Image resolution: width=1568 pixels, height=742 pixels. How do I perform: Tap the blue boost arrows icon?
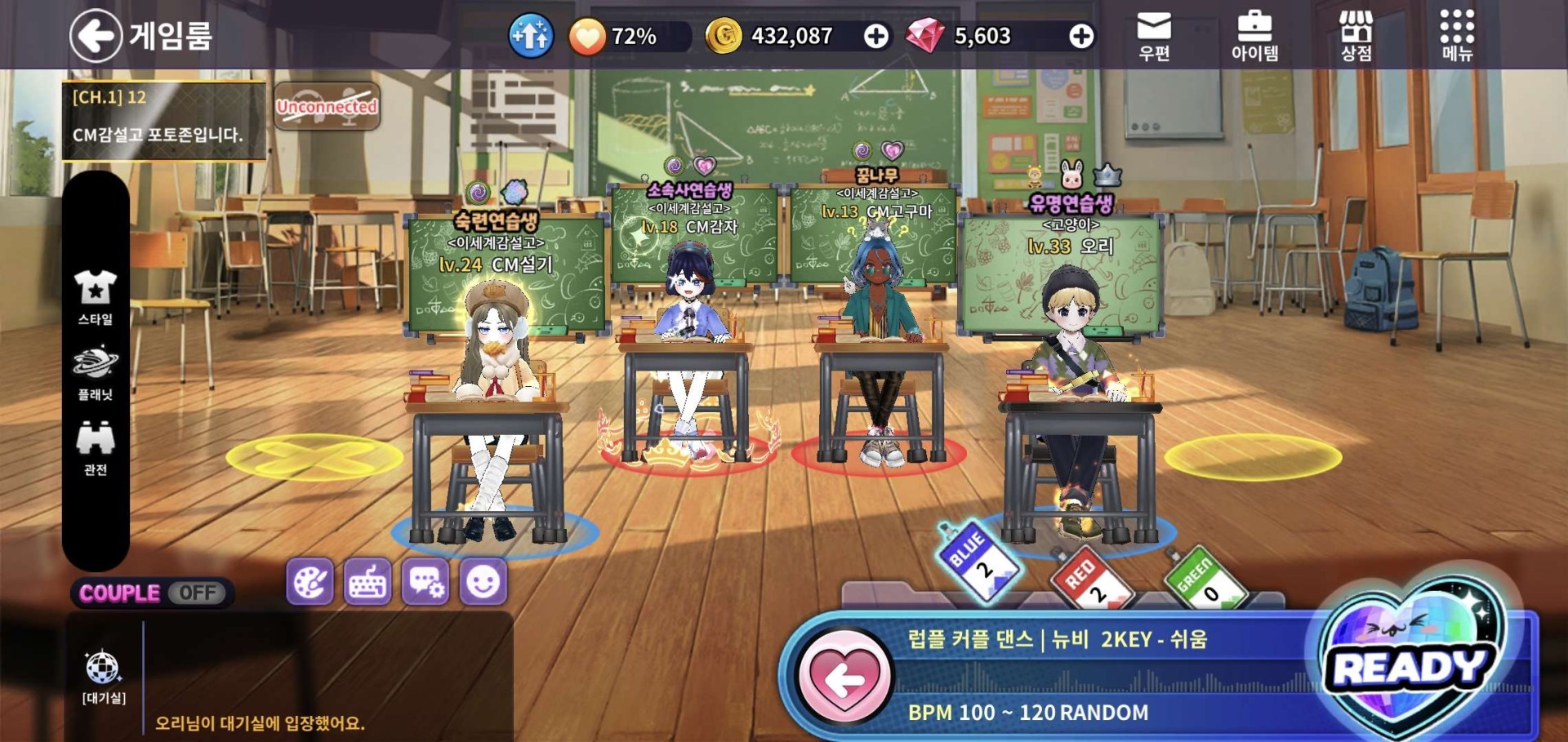[x=531, y=37]
